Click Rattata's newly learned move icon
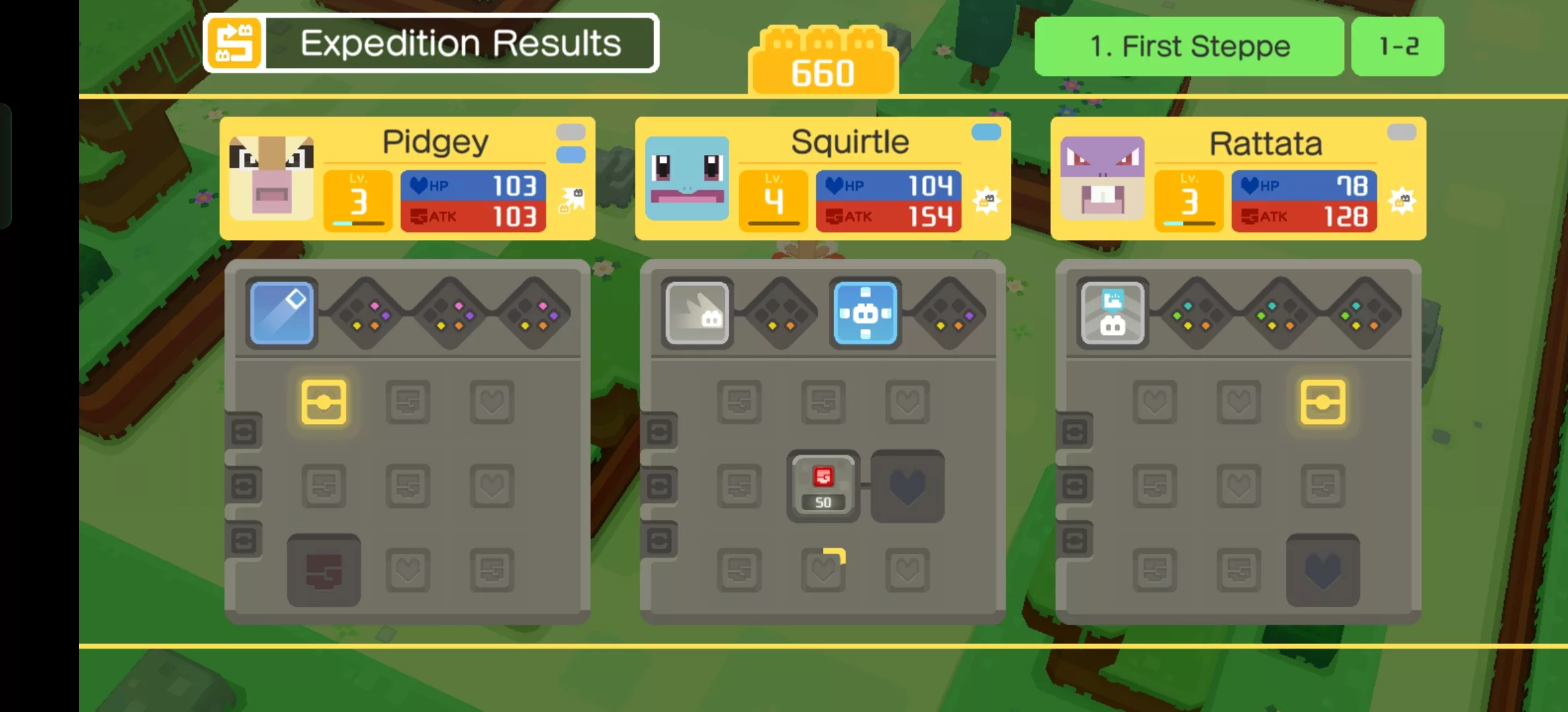1568x712 pixels. point(1112,312)
